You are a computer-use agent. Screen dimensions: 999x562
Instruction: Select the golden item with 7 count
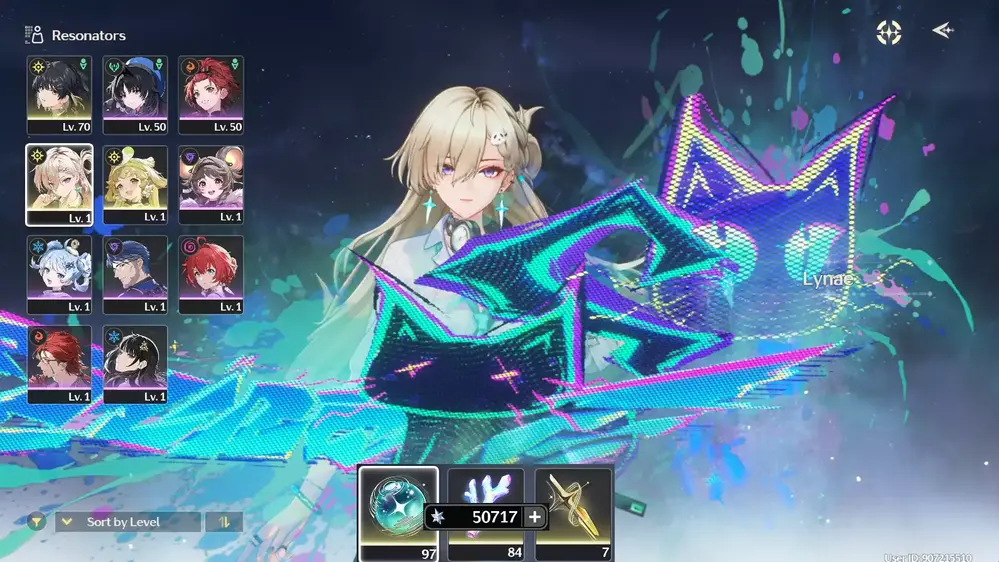tap(574, 512)
